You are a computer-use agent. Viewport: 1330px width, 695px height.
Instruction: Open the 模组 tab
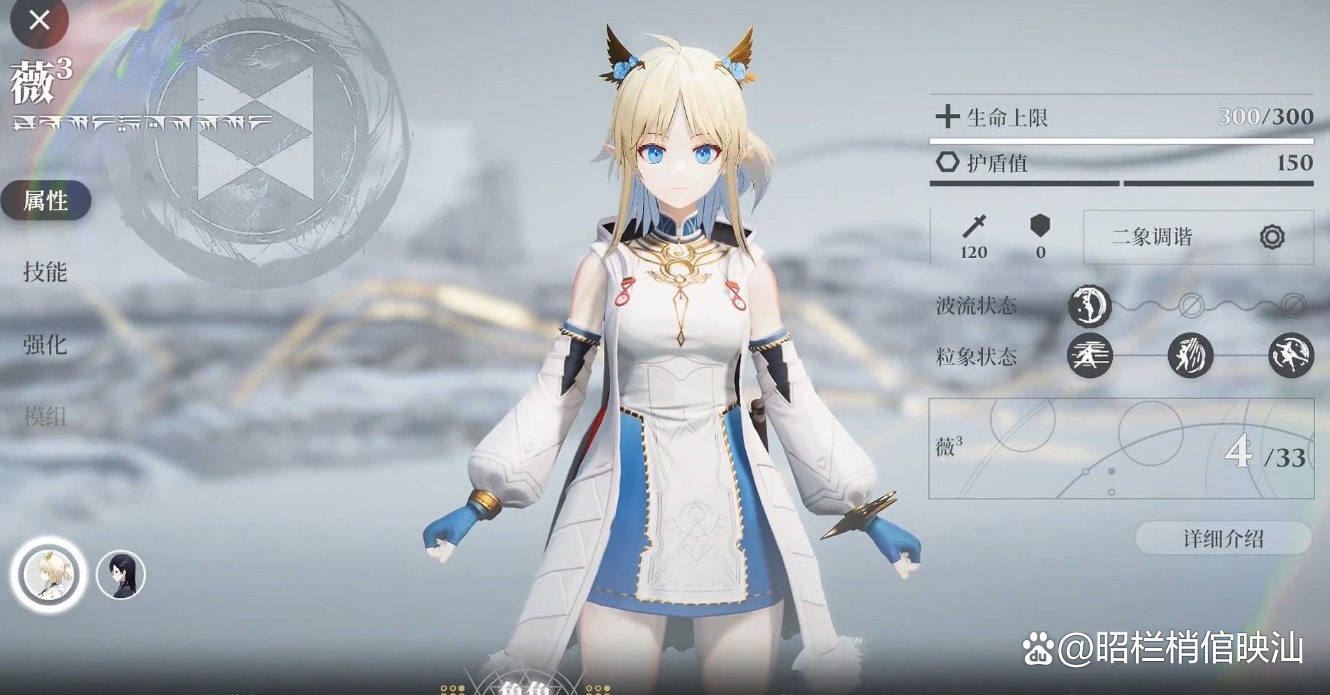coord(46,417)
